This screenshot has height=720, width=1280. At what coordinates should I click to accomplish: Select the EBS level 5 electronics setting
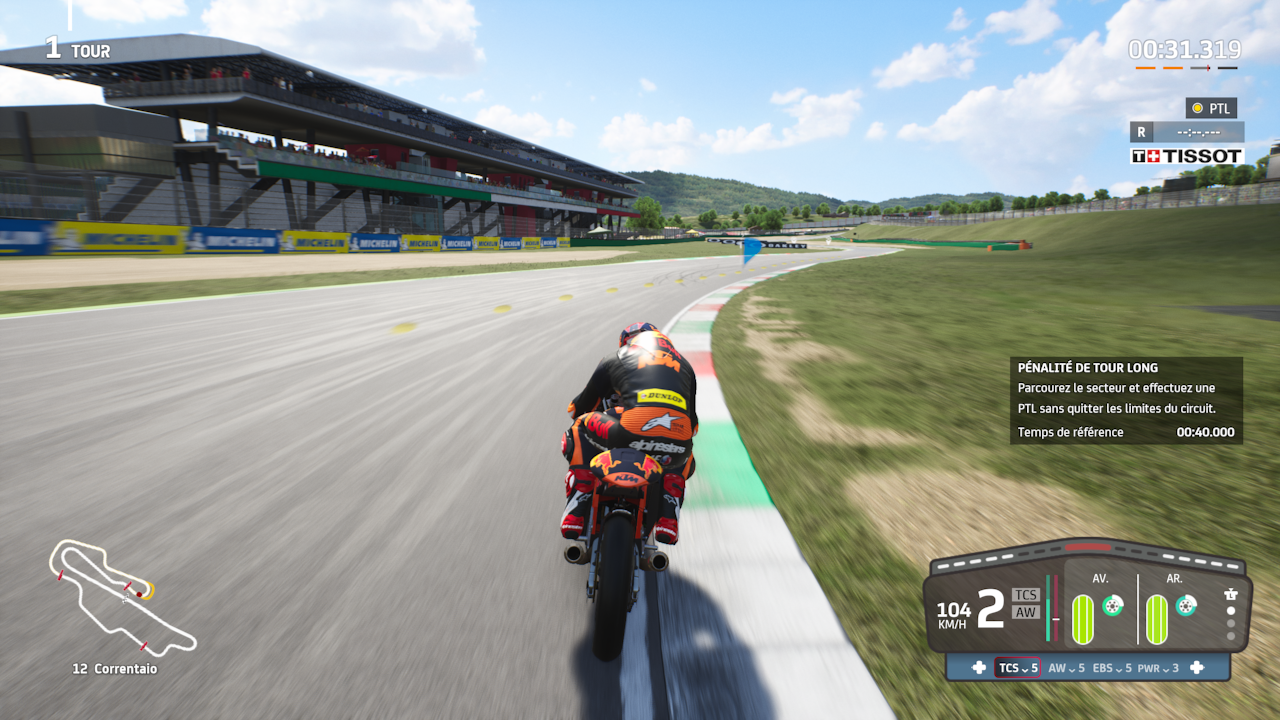click(x=1112, y=668)
